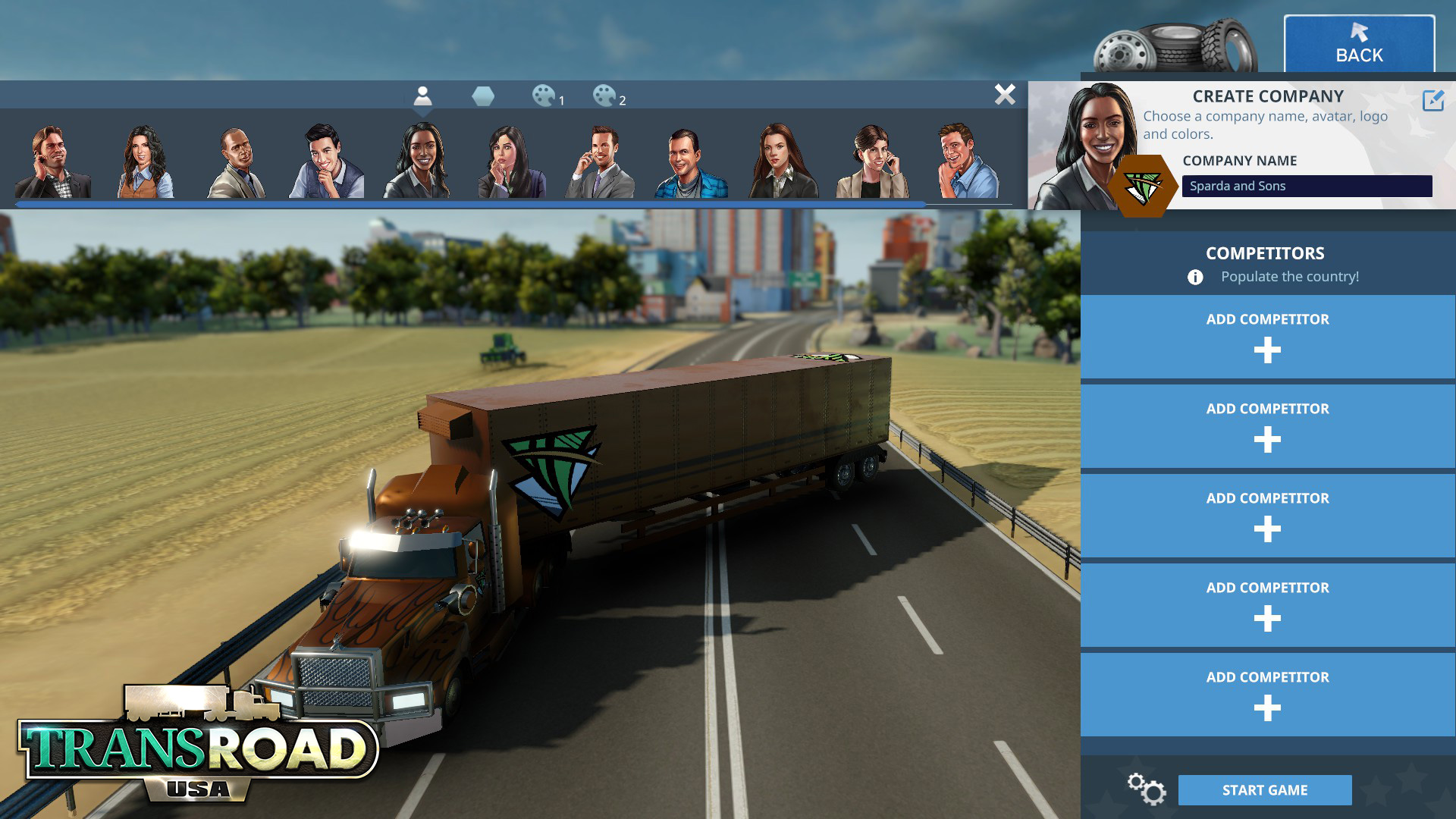Pick the red-haired woman avatar

pos(781,162)
